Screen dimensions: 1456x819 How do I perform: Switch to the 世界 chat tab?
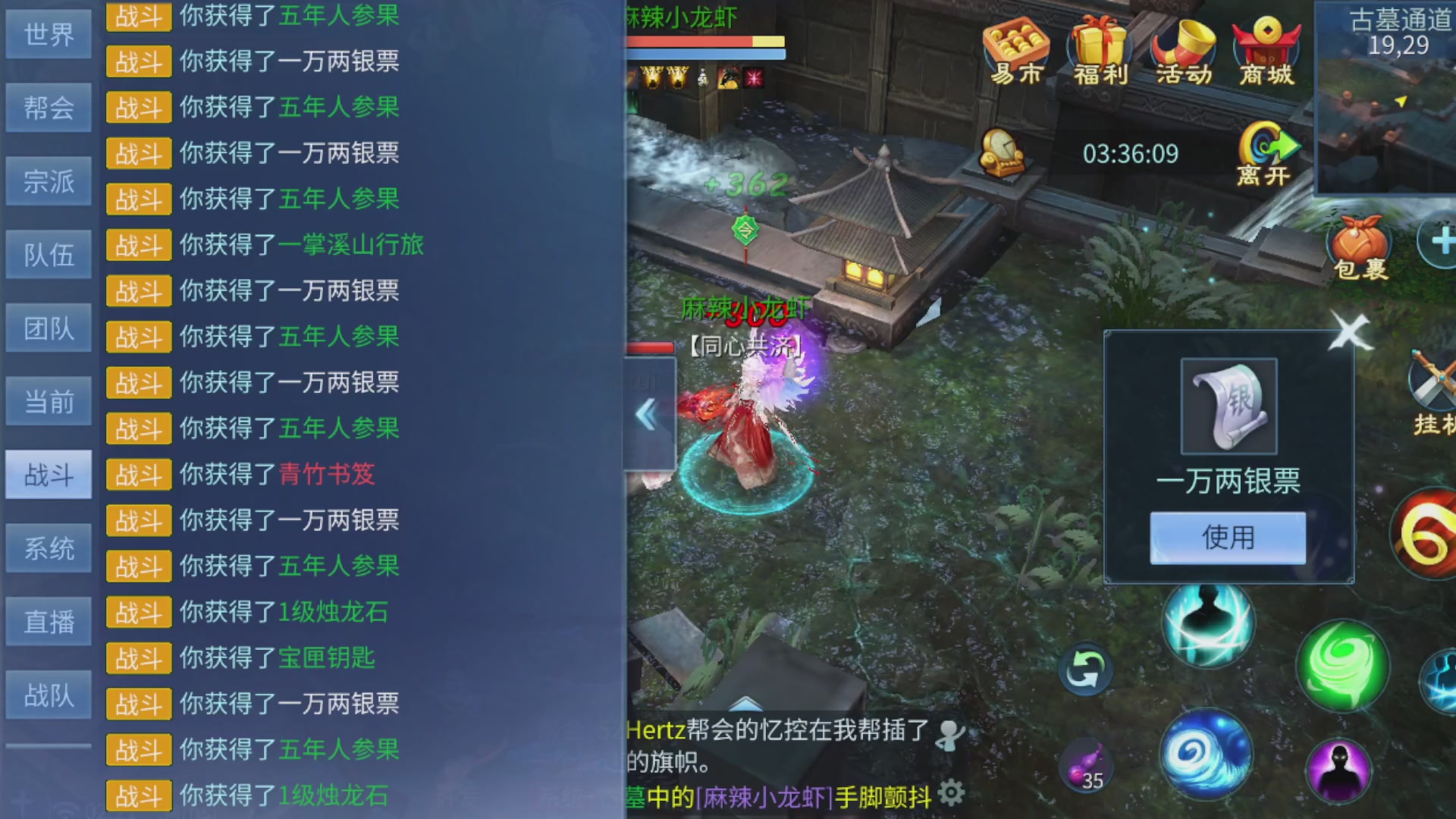pos(48,33)
